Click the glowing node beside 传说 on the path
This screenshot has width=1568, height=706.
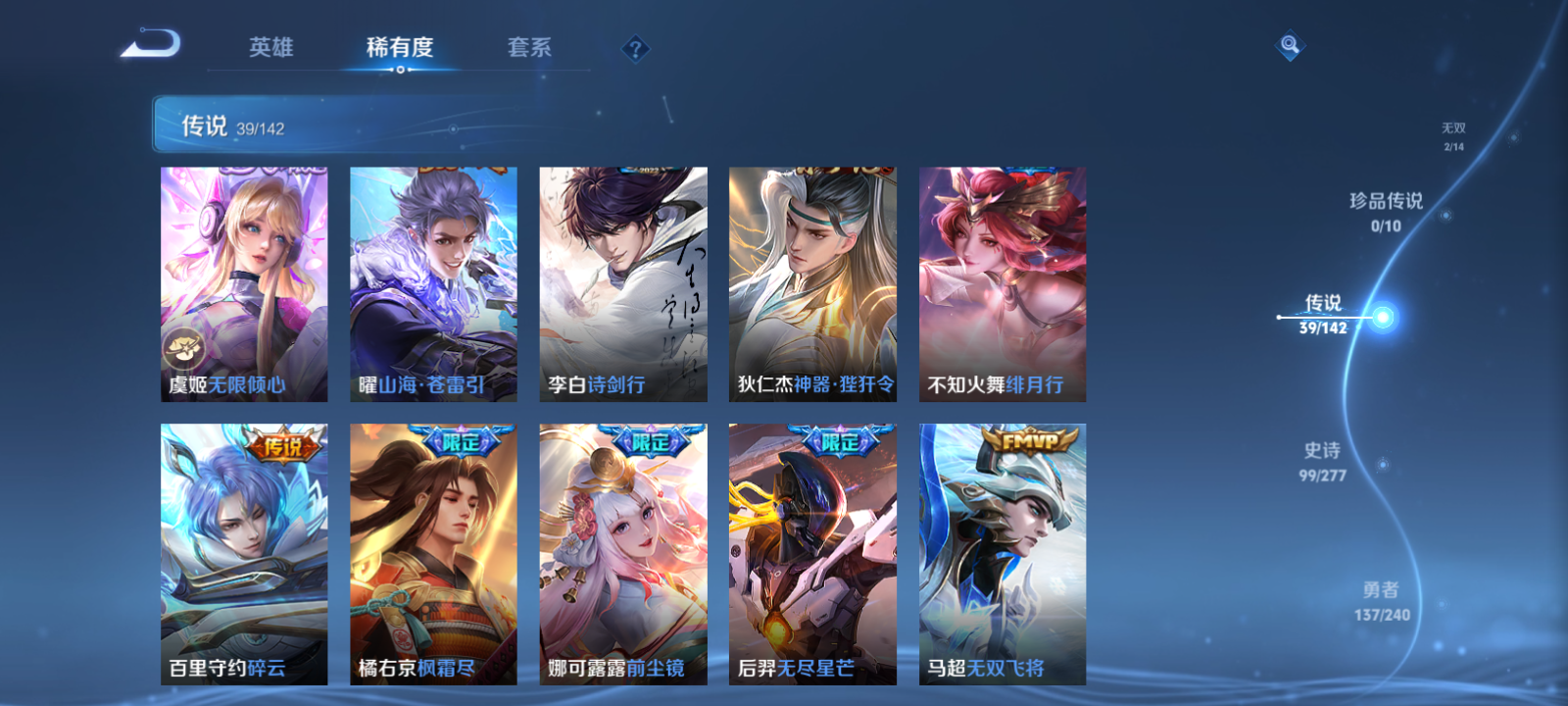coord(1382,316)
